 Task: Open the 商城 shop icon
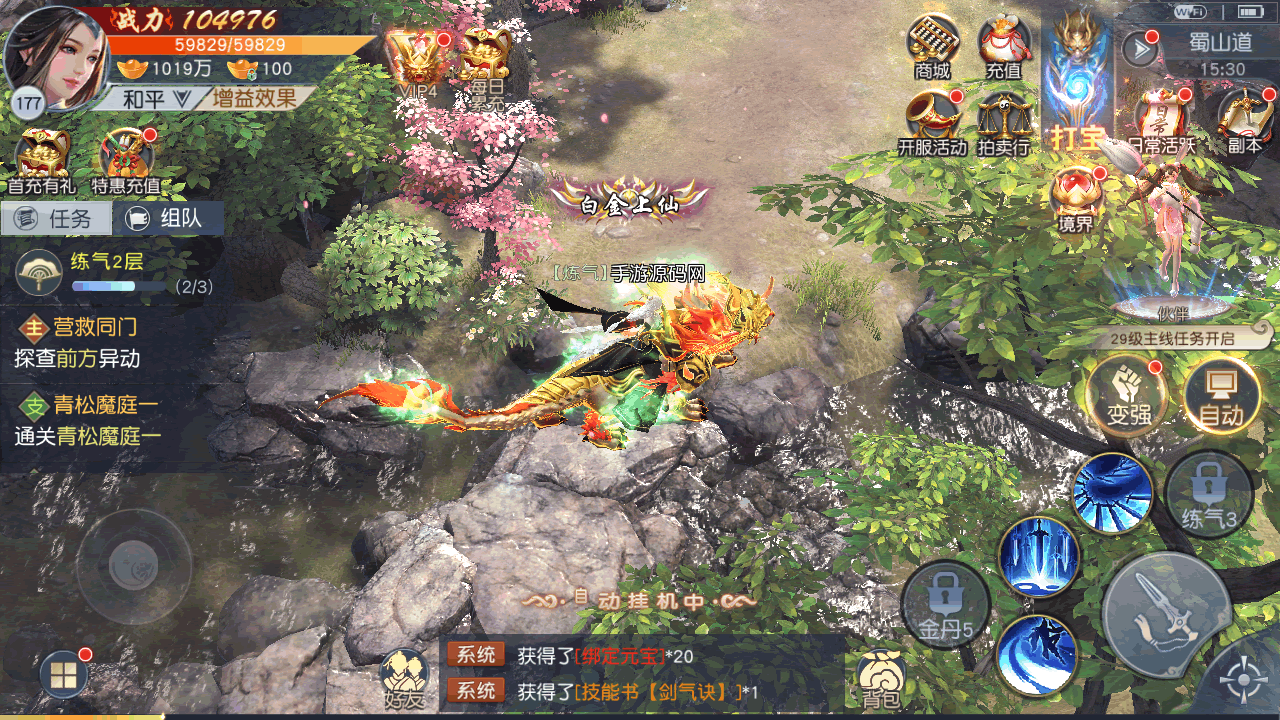pos(932,46)
